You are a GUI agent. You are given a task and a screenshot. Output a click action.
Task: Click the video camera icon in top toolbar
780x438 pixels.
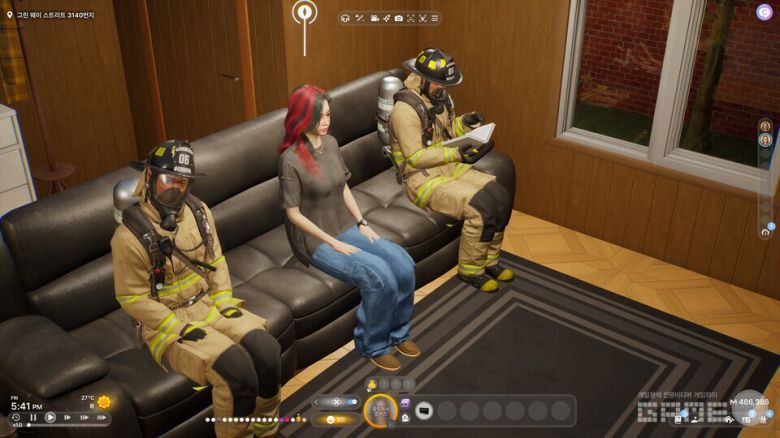pos(374,18)
